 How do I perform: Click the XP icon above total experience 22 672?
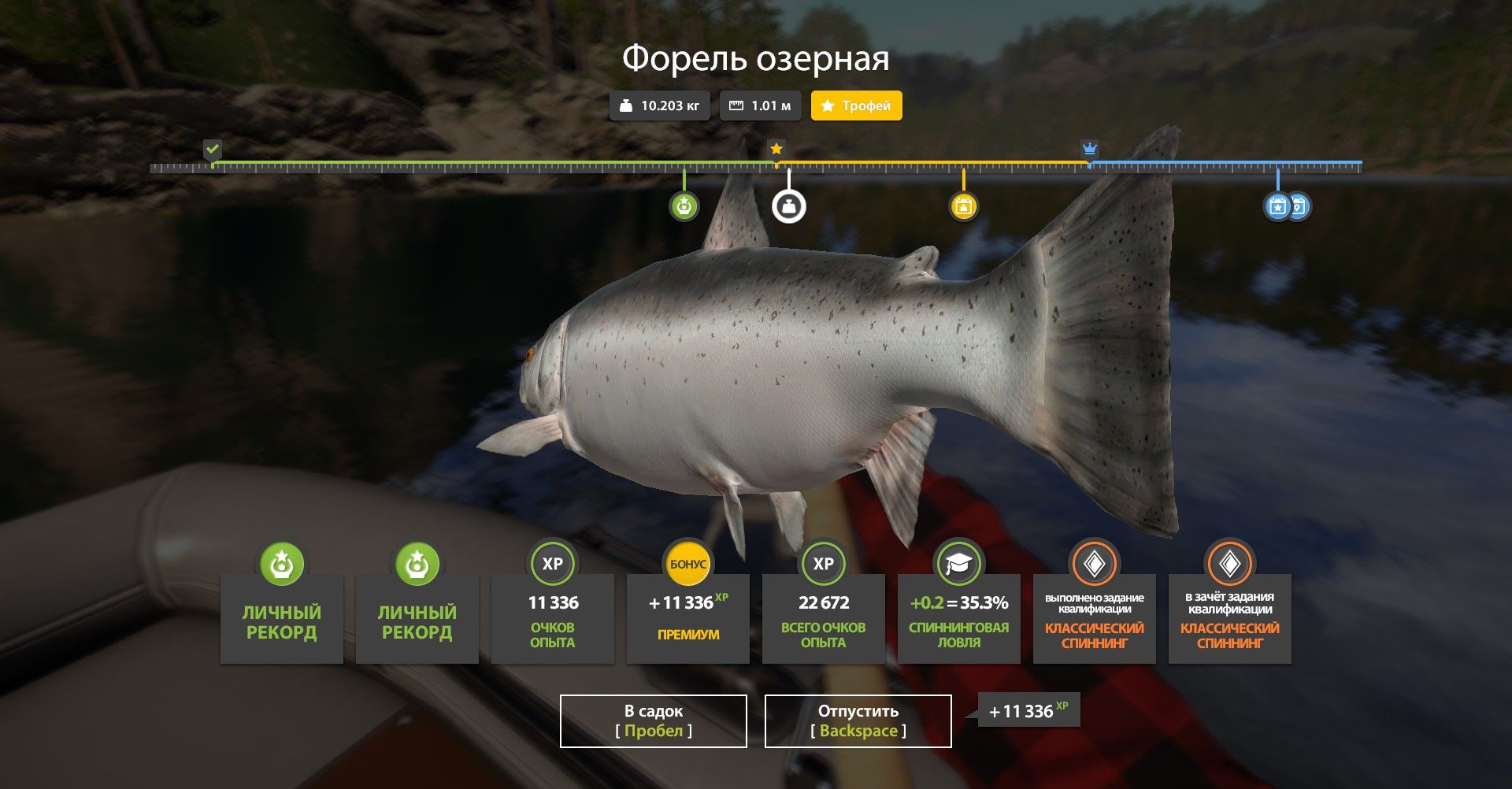(823, 562)
